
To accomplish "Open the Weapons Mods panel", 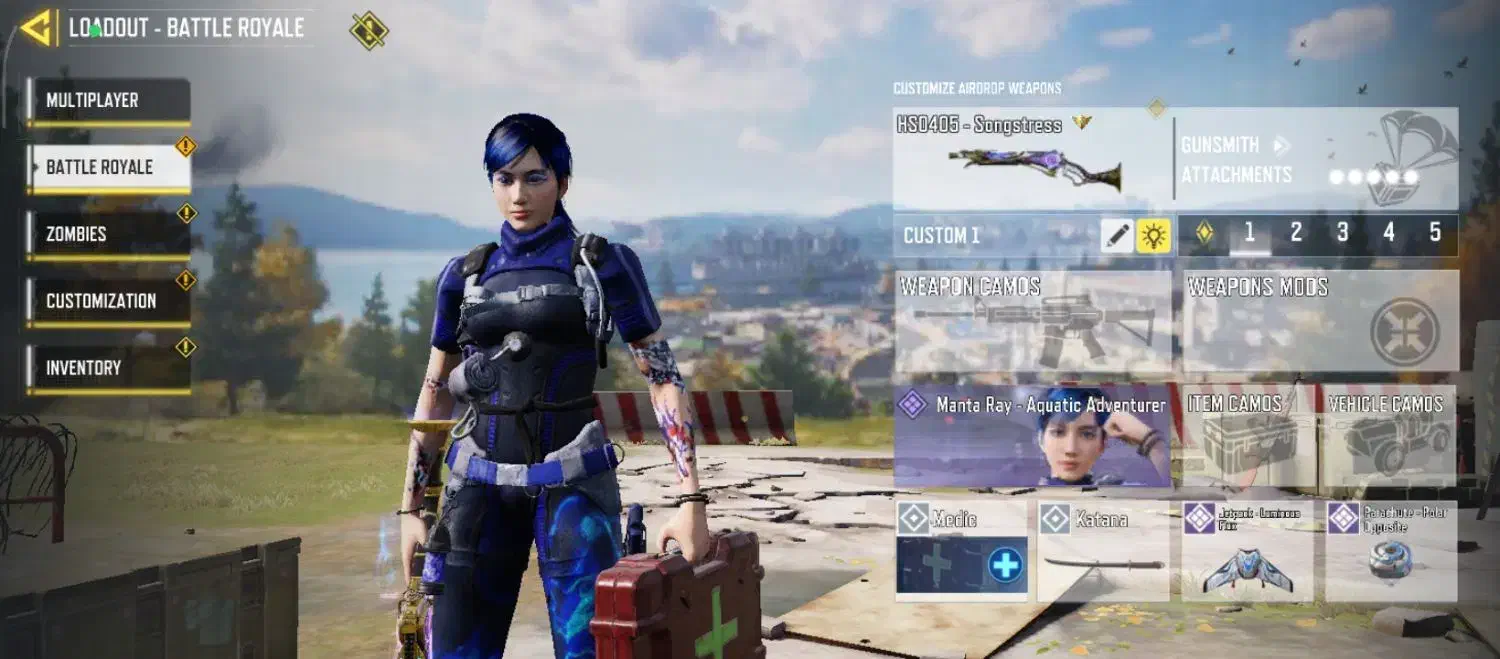I will (1320, 322).
